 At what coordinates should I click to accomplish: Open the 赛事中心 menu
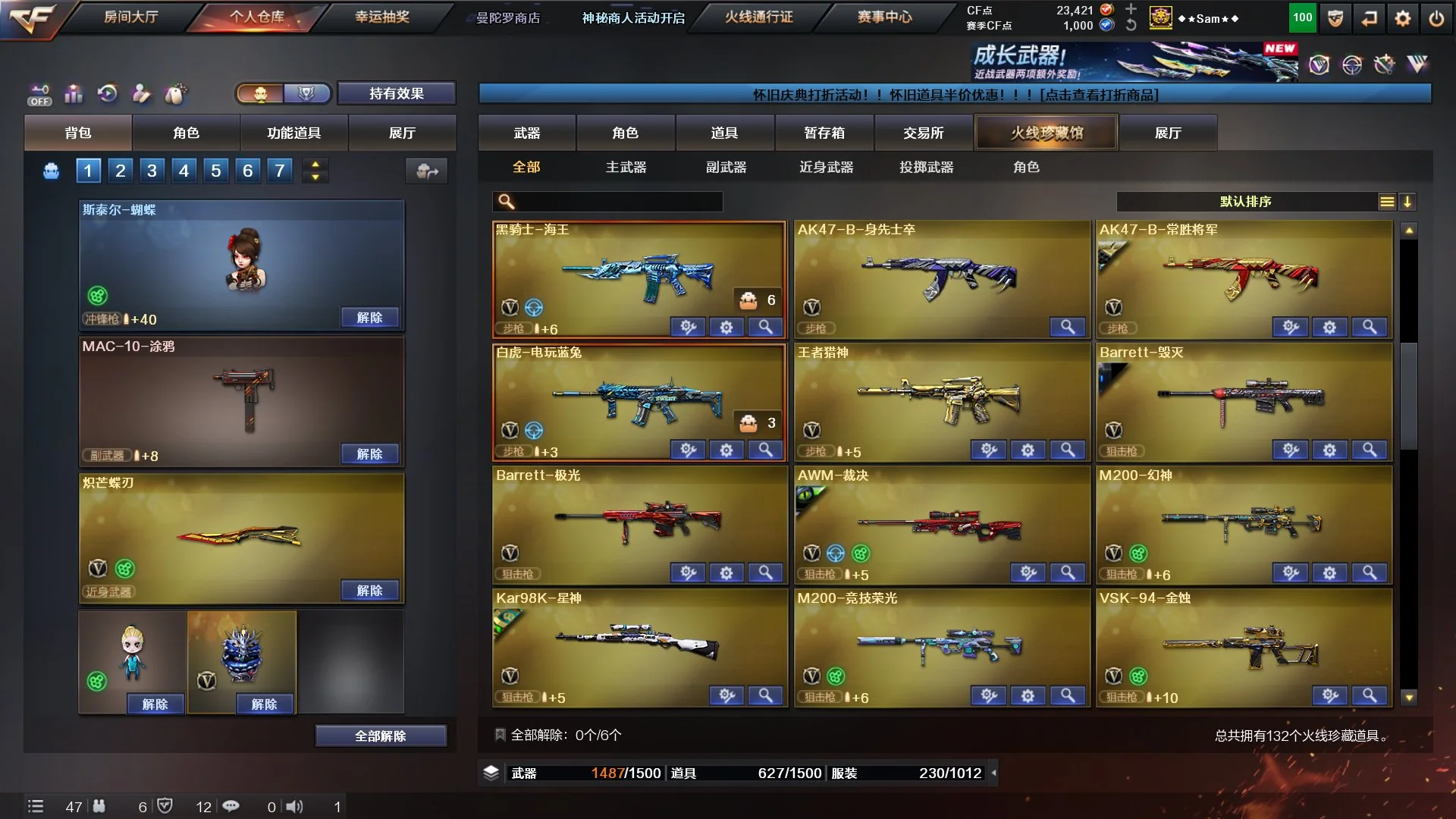coord(884,17)
